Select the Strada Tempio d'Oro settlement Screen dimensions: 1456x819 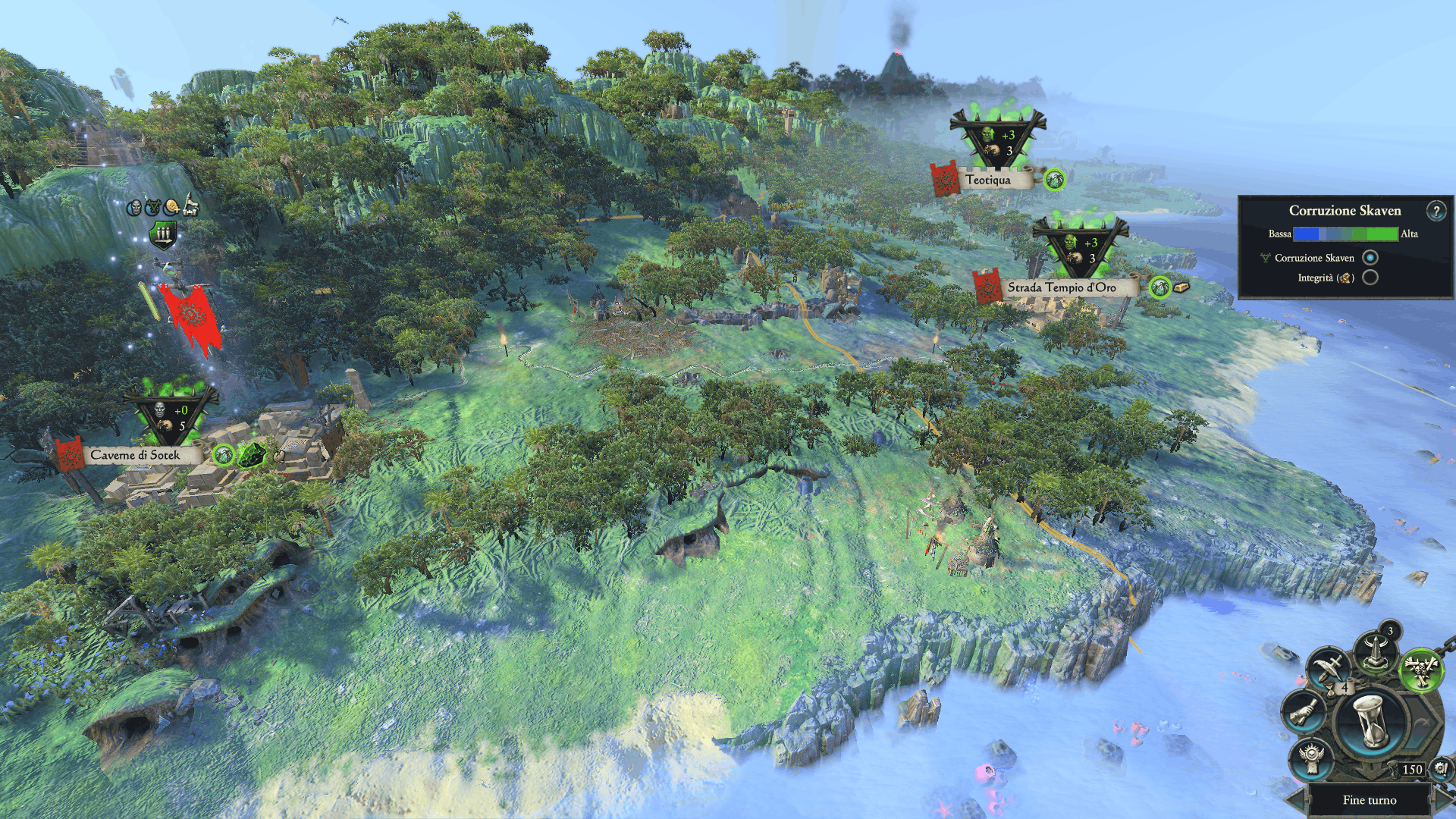point(1061,287)
